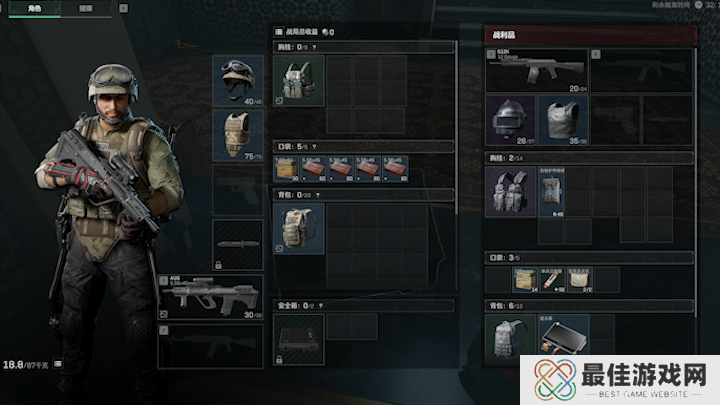This screenshot has width=720, height=405.
Task: Pick the tablet item in loot backpack
Action: (560, 336)
